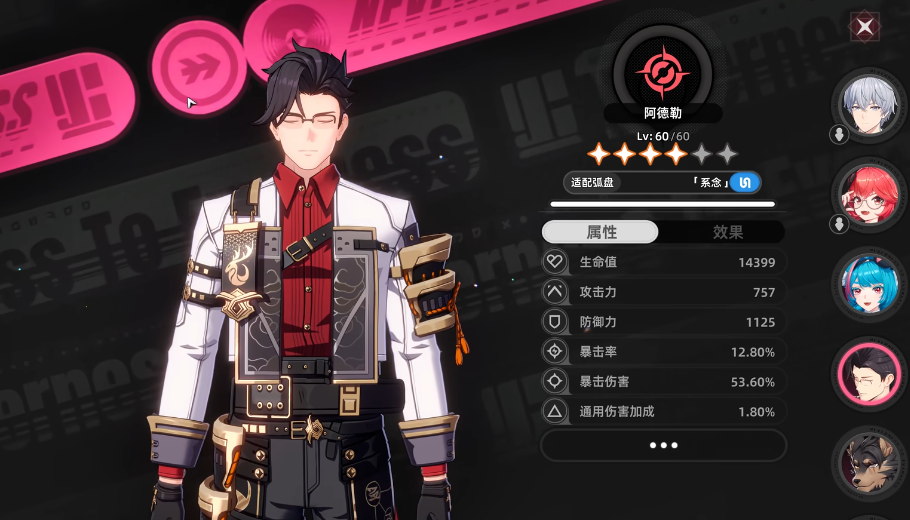Select the 属性 tab
This screenshot has height=520, width=910.
click(601, 232)
